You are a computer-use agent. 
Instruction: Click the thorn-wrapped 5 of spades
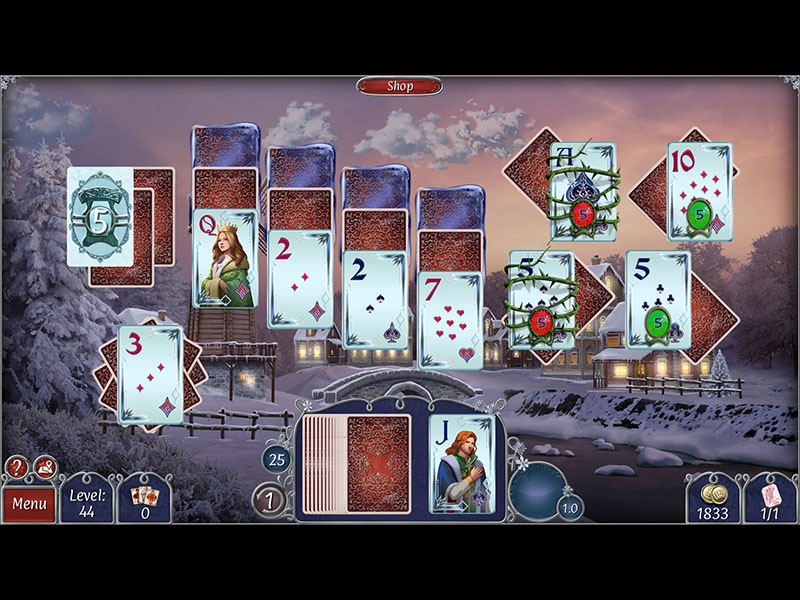pyautogui.click(x=541, y=300)
